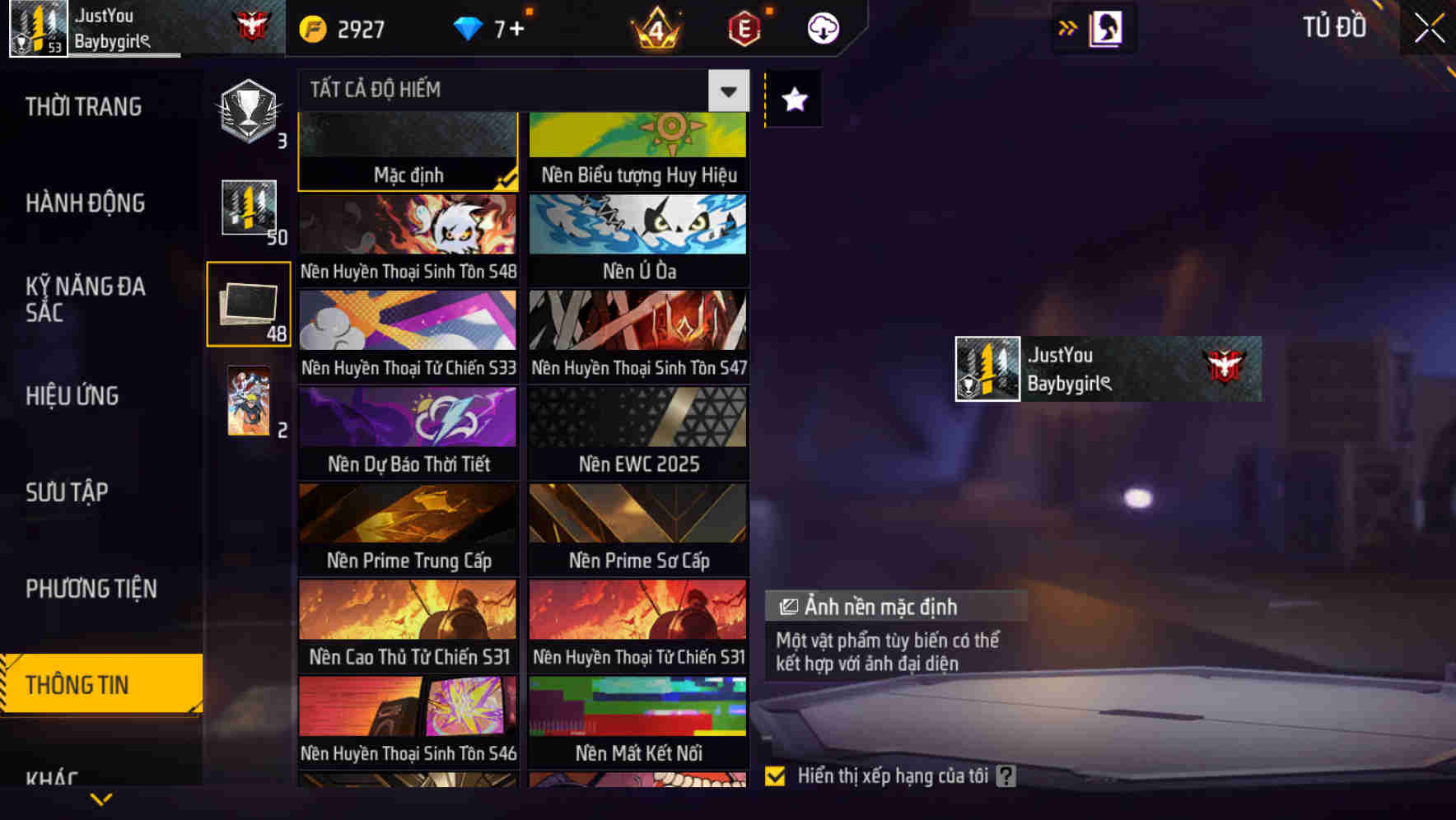This screenshot has width=1456, height=820.
Task: Select the avatar frames category icon showing 50
Action: click(x=248, y=210)
